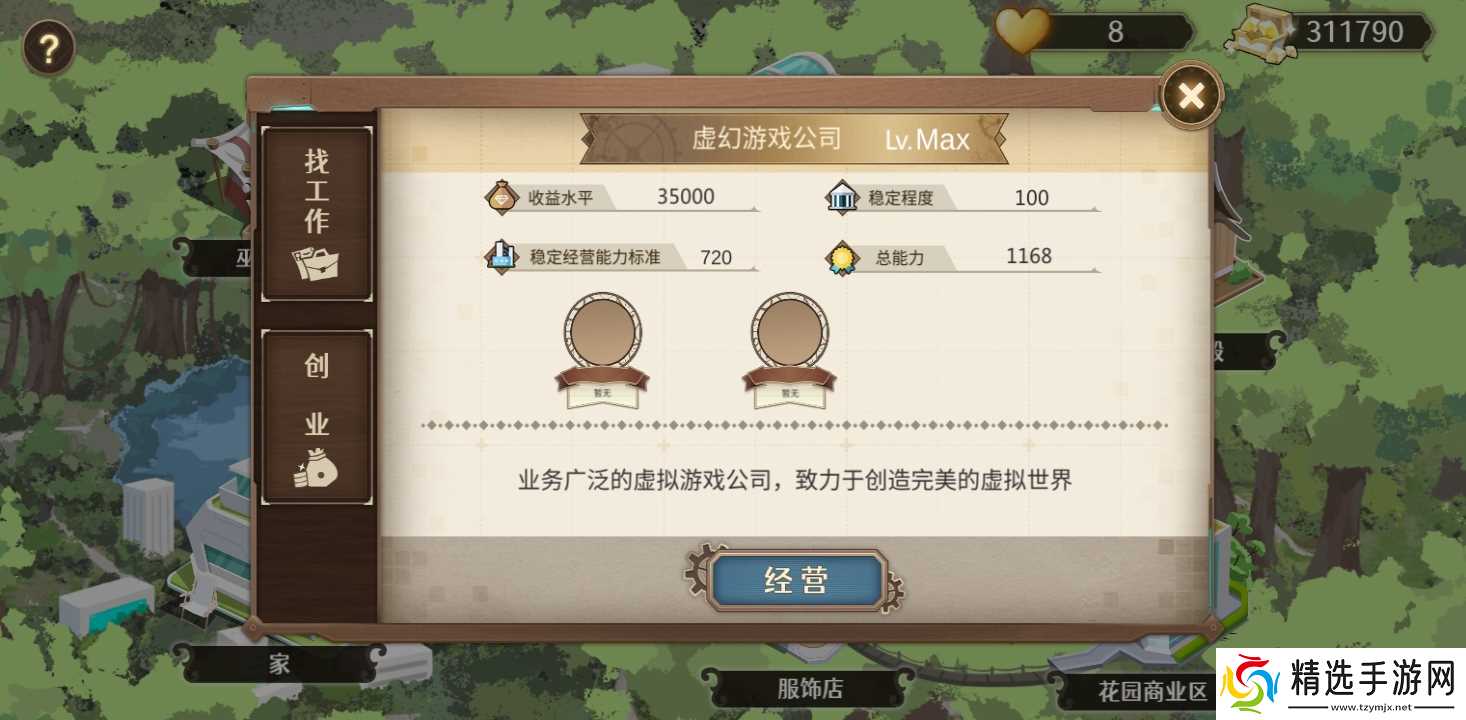Click the golden heart icon in top bar
This screenshot has height=720, width=1466.
1021,30
